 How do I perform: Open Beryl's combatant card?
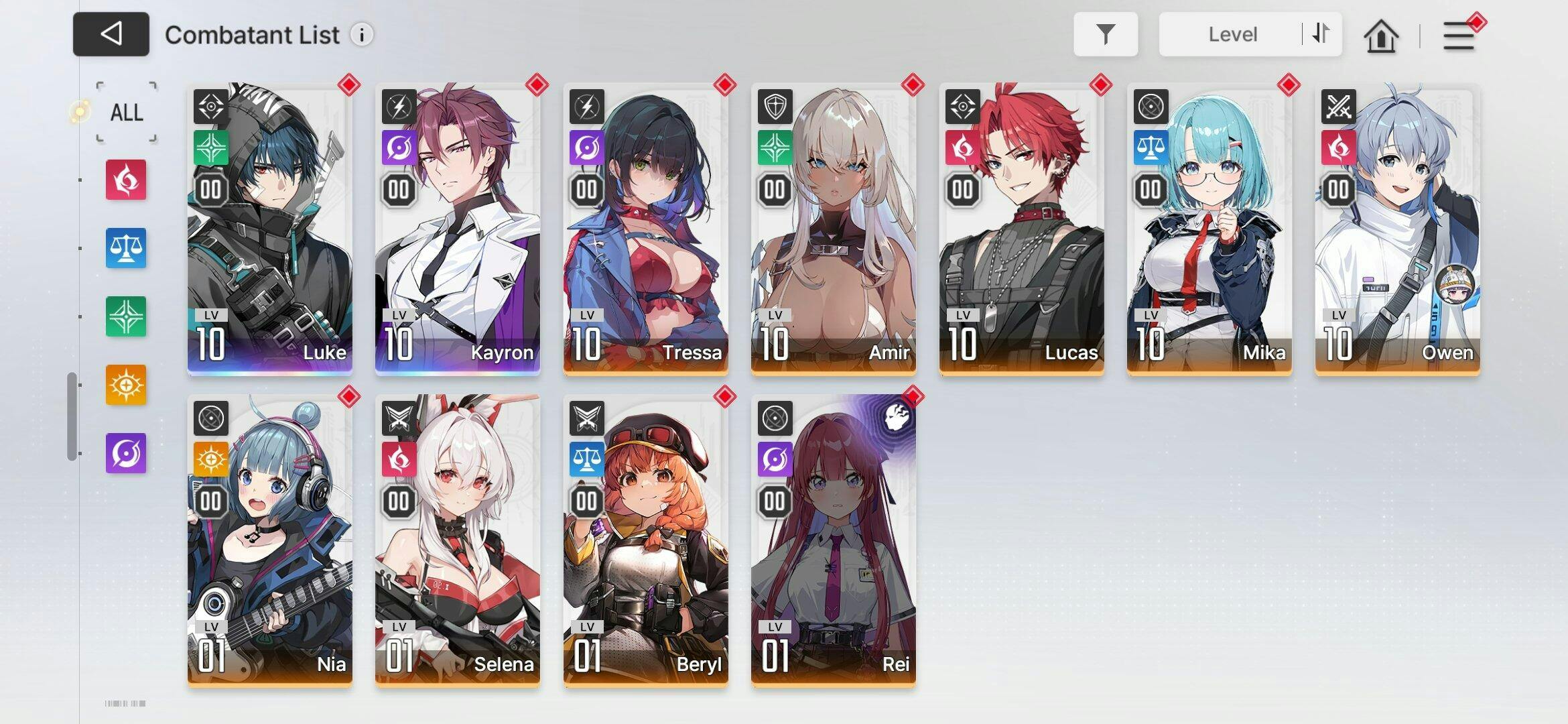[646, 540]
